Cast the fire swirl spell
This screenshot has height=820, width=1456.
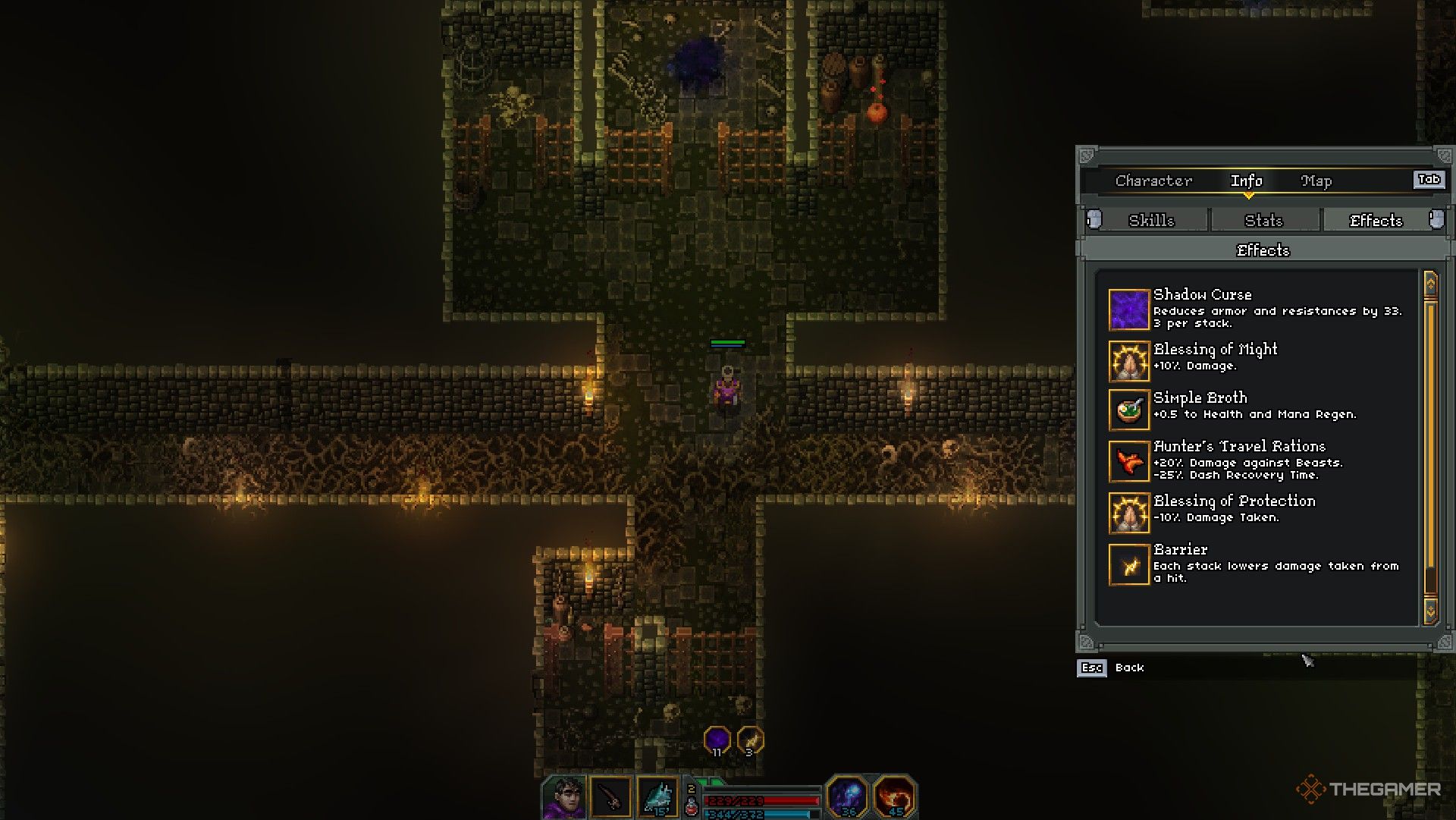click(x=894, y=796)
